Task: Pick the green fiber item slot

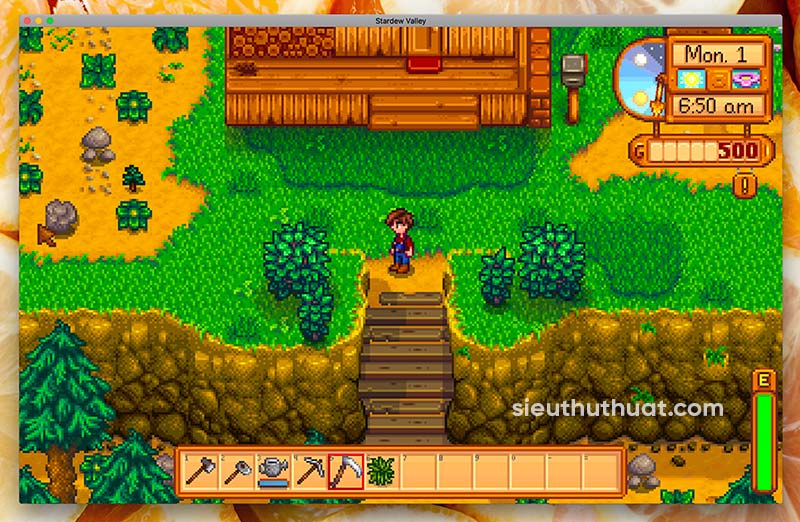Action: (381, 470)
